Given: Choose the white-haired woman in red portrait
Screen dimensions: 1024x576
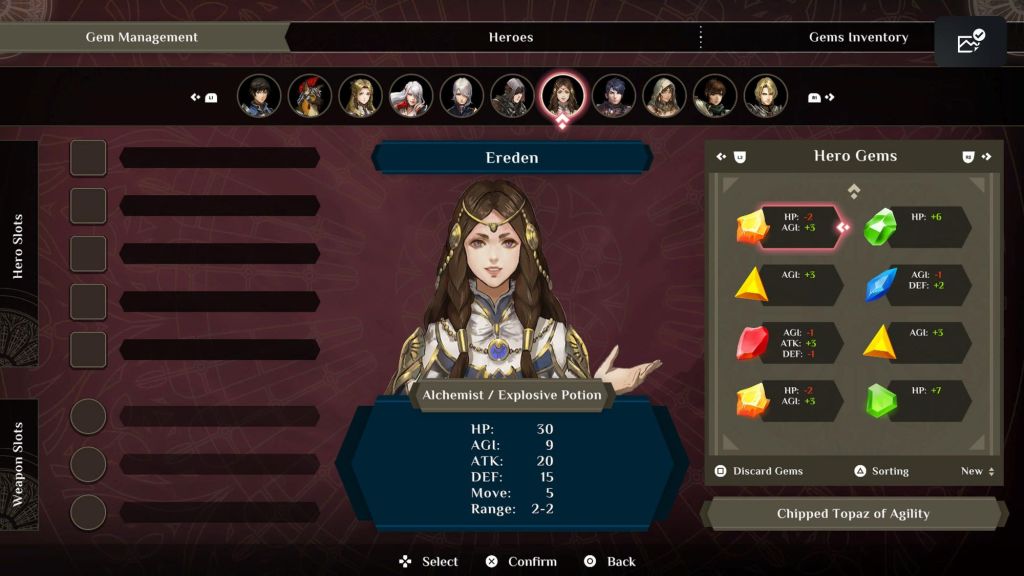Looking at the screenshot, I should (x=411, y=96).
